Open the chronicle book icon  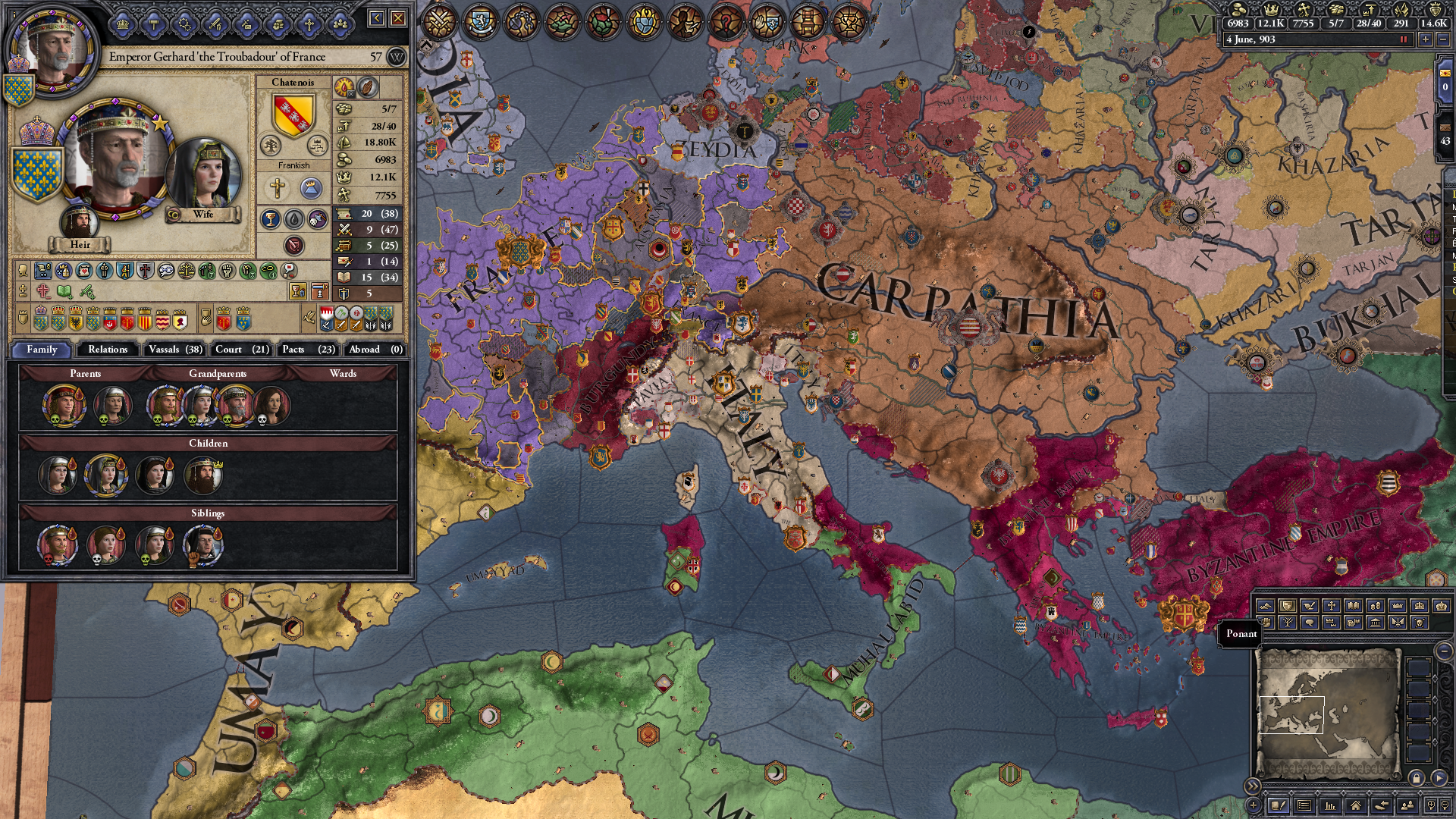[x=1279, y=806]
